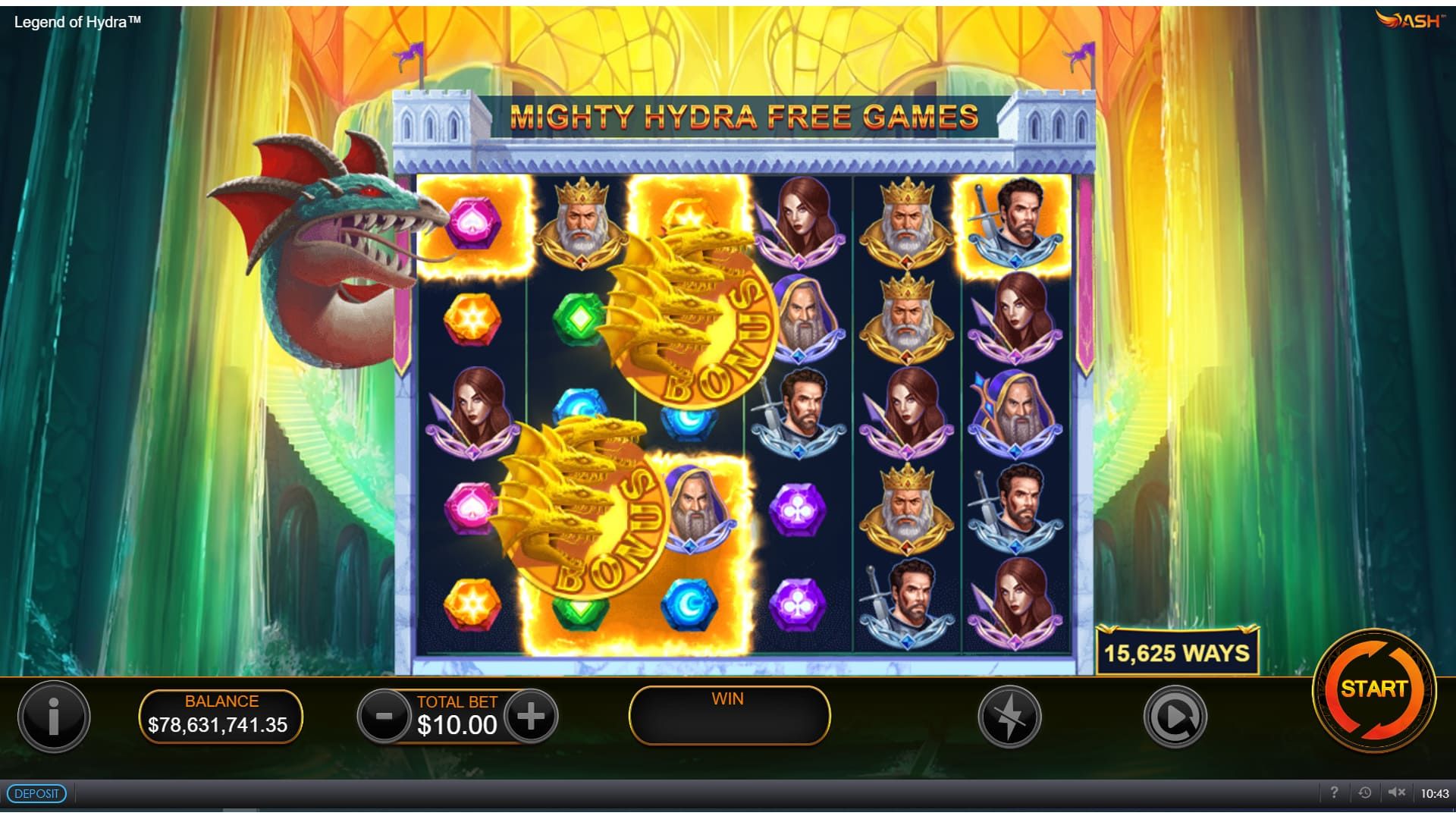This screenshot has width=1456, height=819.
Task: Click the BALANCE display showing $78,631,741.35
Action: click(x=221, y=713)
